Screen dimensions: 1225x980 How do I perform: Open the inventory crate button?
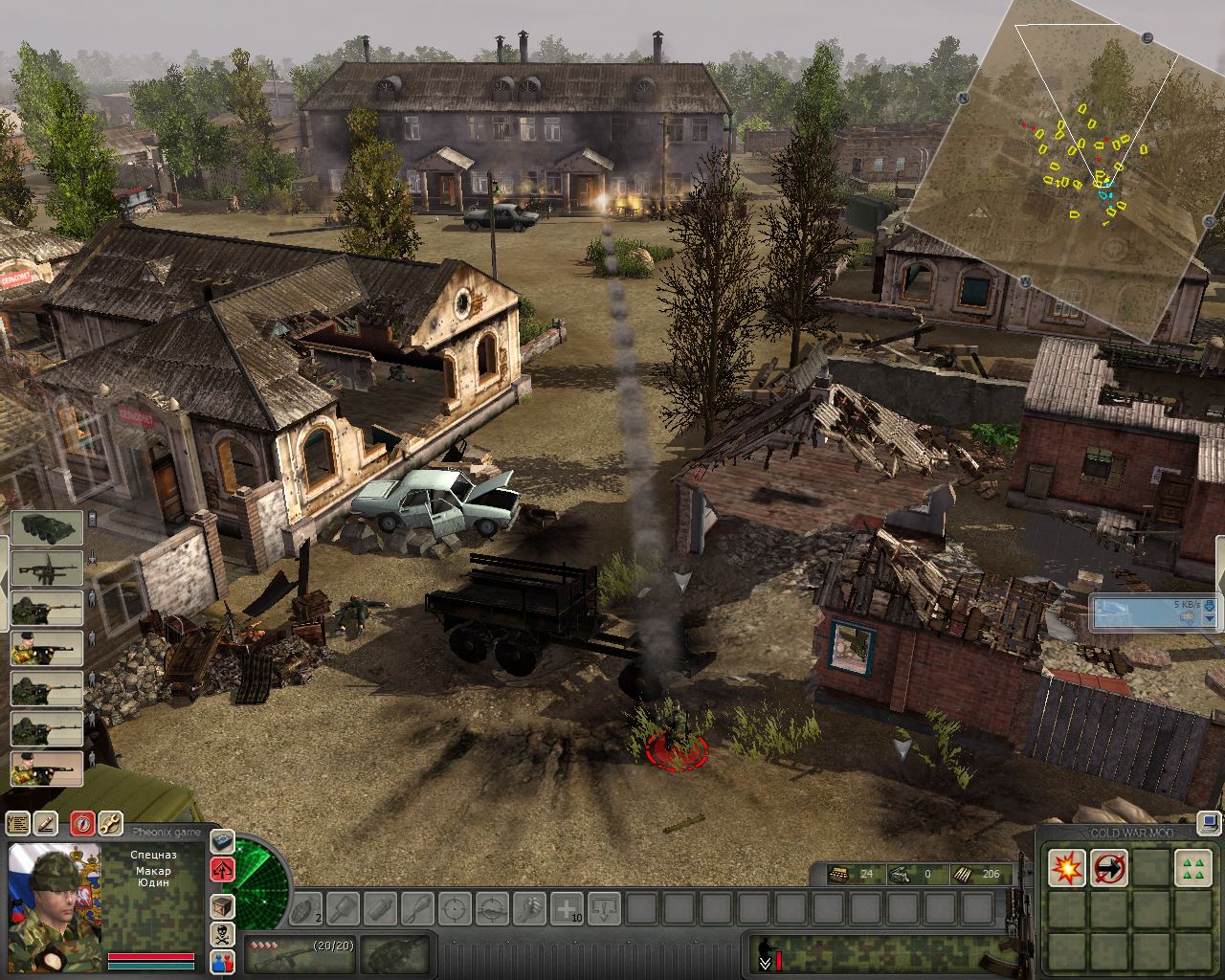coord(222,904)
